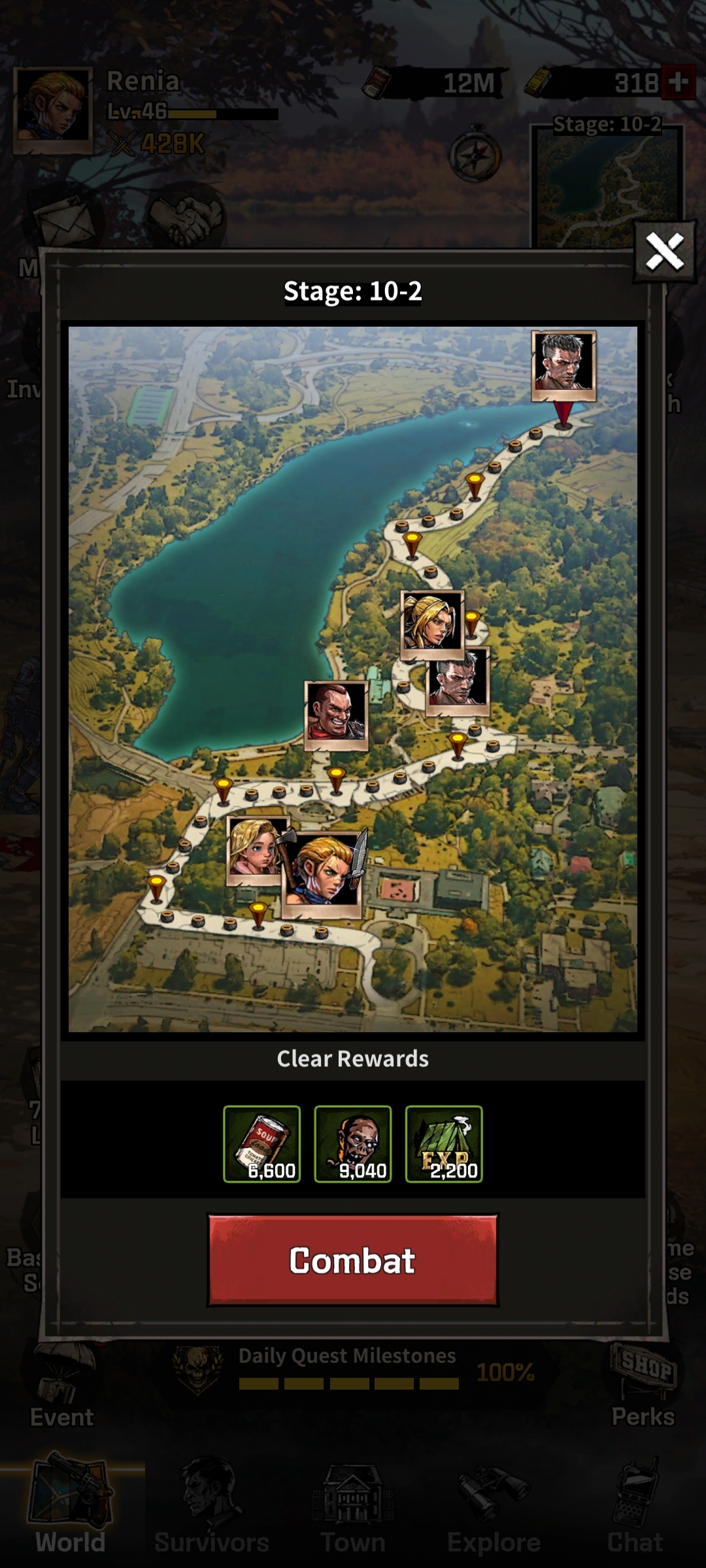Start the stage with the Combat button
Screen dimensions: 706x1568
pyautogui.click(x=352, y=1260)
